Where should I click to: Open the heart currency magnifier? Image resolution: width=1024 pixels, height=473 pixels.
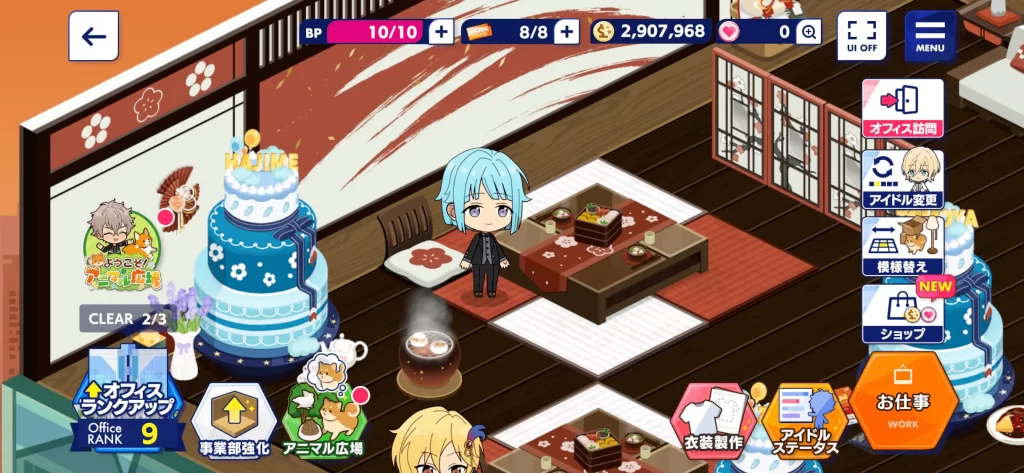click(x=809, y=32)
